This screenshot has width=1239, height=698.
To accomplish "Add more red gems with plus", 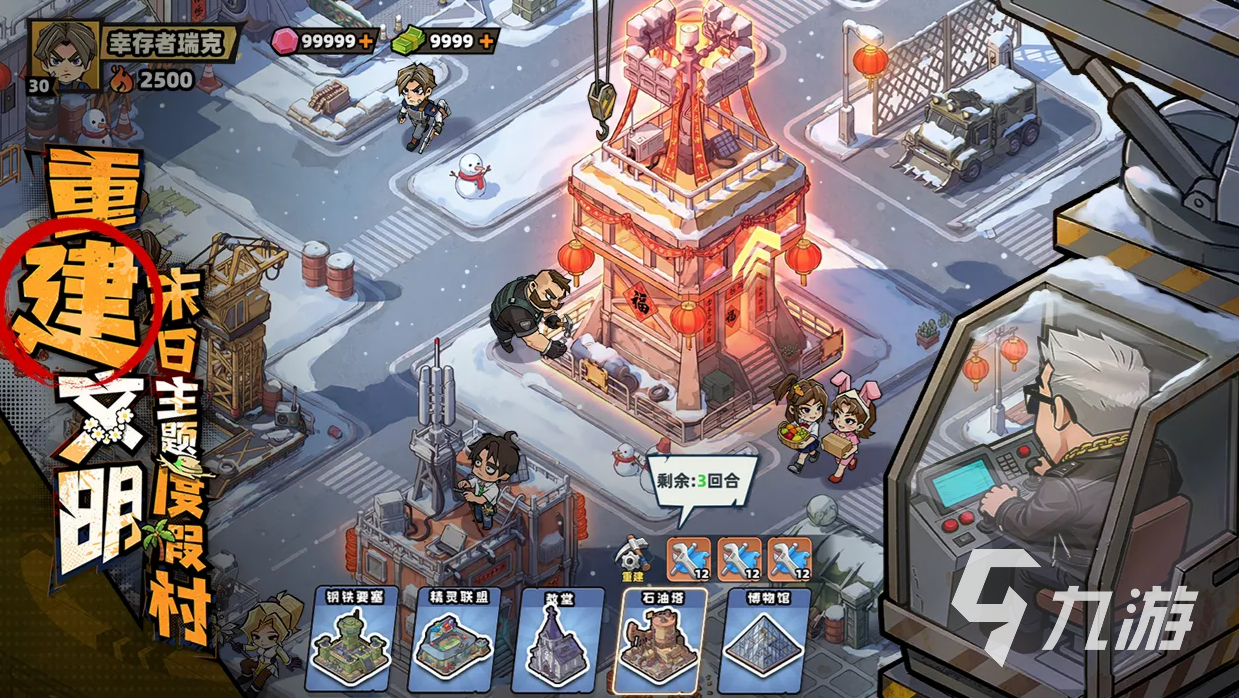I will click(x=367, y=42).
